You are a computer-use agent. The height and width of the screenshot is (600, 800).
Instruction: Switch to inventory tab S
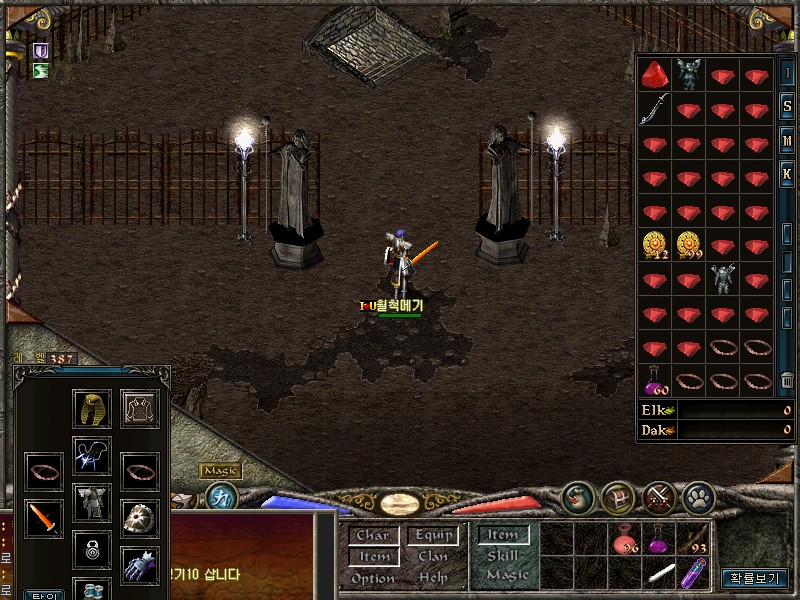(787, 108)
